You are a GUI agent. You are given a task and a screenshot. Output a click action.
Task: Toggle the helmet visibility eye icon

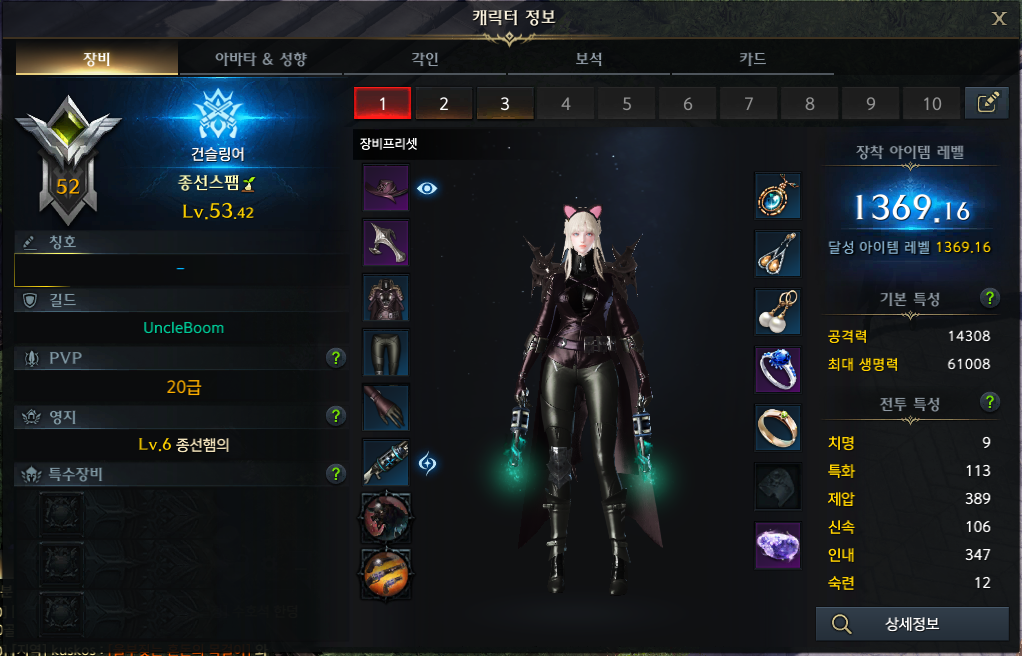click(428, 187)
